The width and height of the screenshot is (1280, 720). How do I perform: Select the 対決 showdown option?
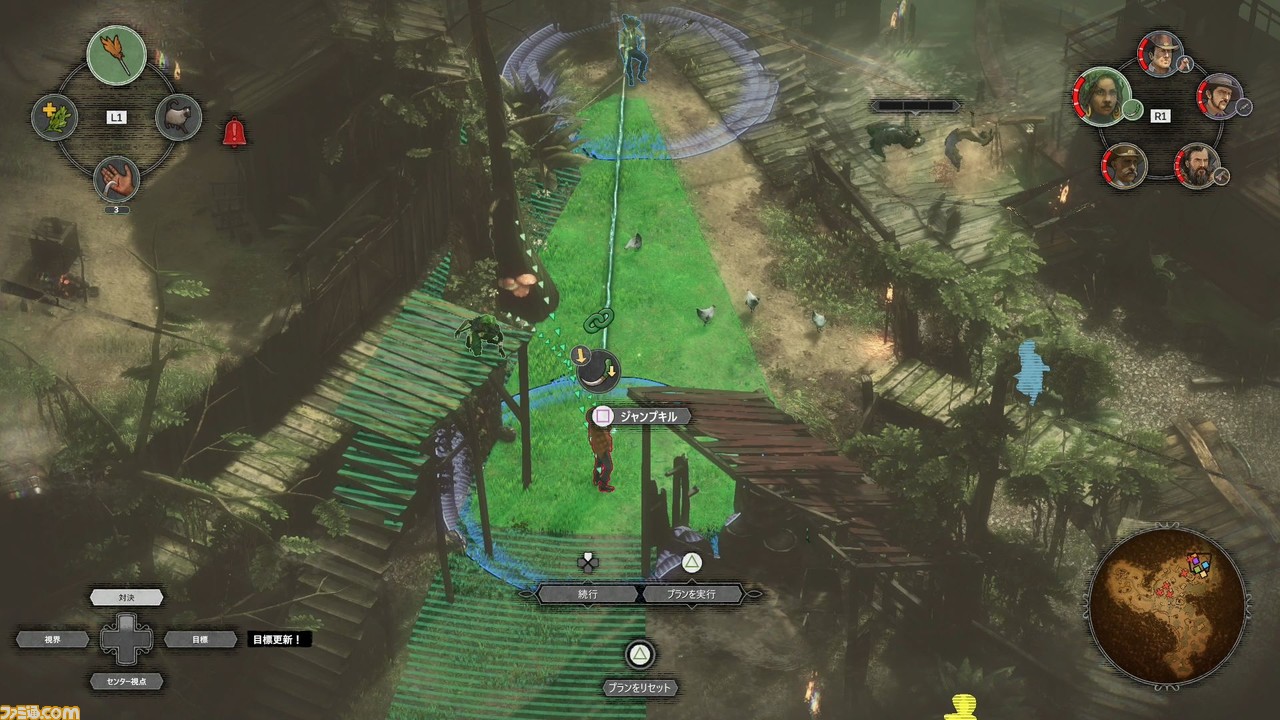[126, 597]
